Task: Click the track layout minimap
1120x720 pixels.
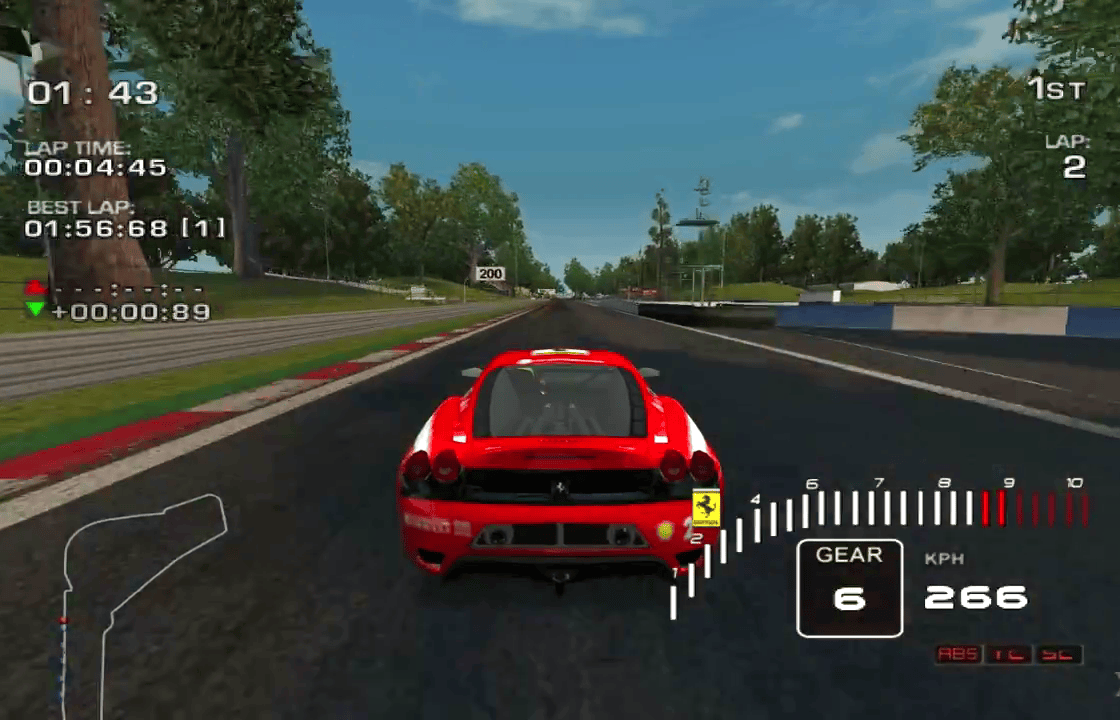Action: tap(140, 600)
